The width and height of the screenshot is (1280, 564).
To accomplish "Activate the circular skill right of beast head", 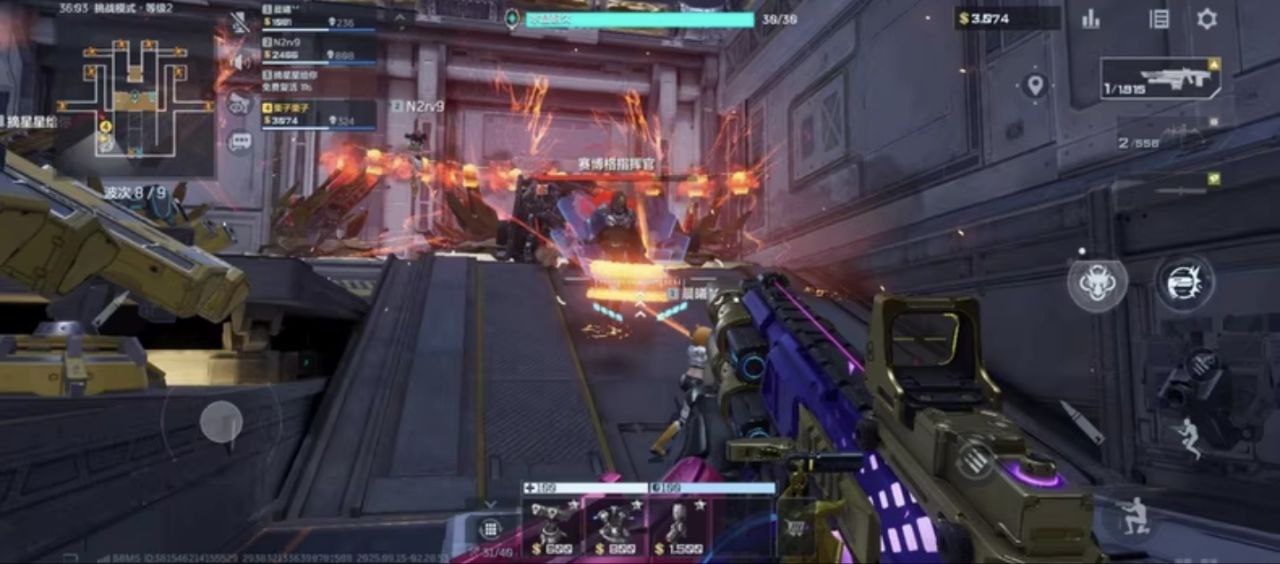I will click(1185, 282).
